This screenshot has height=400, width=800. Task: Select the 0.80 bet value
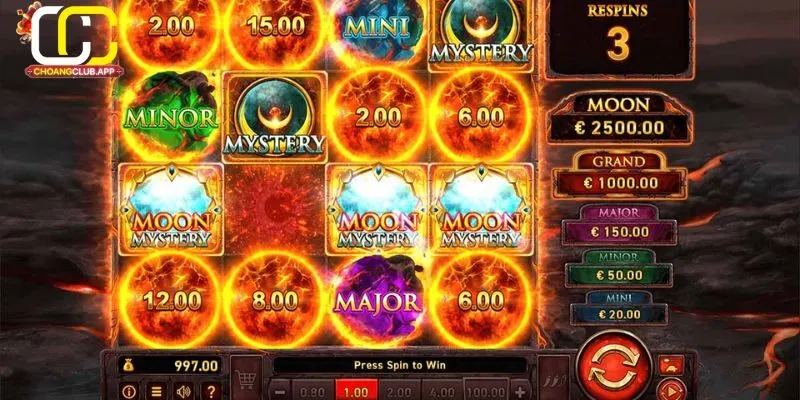(313, 391)
